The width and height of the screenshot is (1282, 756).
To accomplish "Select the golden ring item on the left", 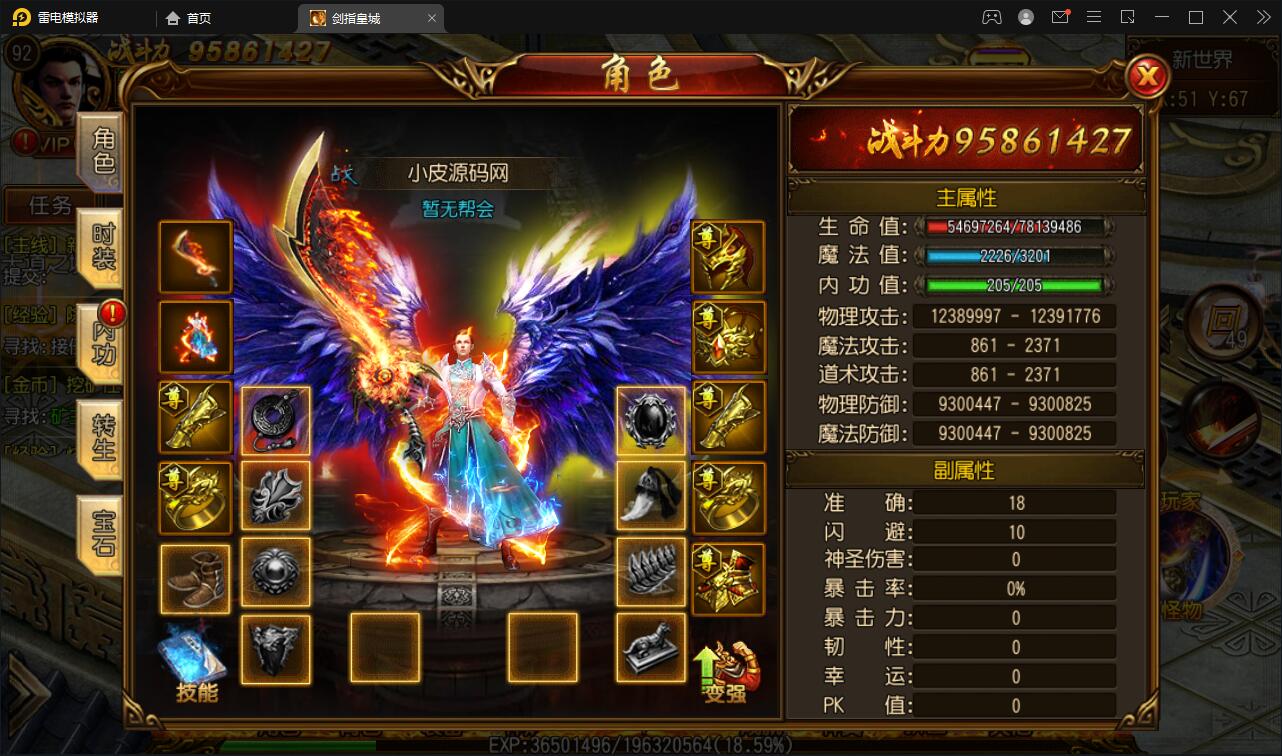I will click(x=194, y=497).
